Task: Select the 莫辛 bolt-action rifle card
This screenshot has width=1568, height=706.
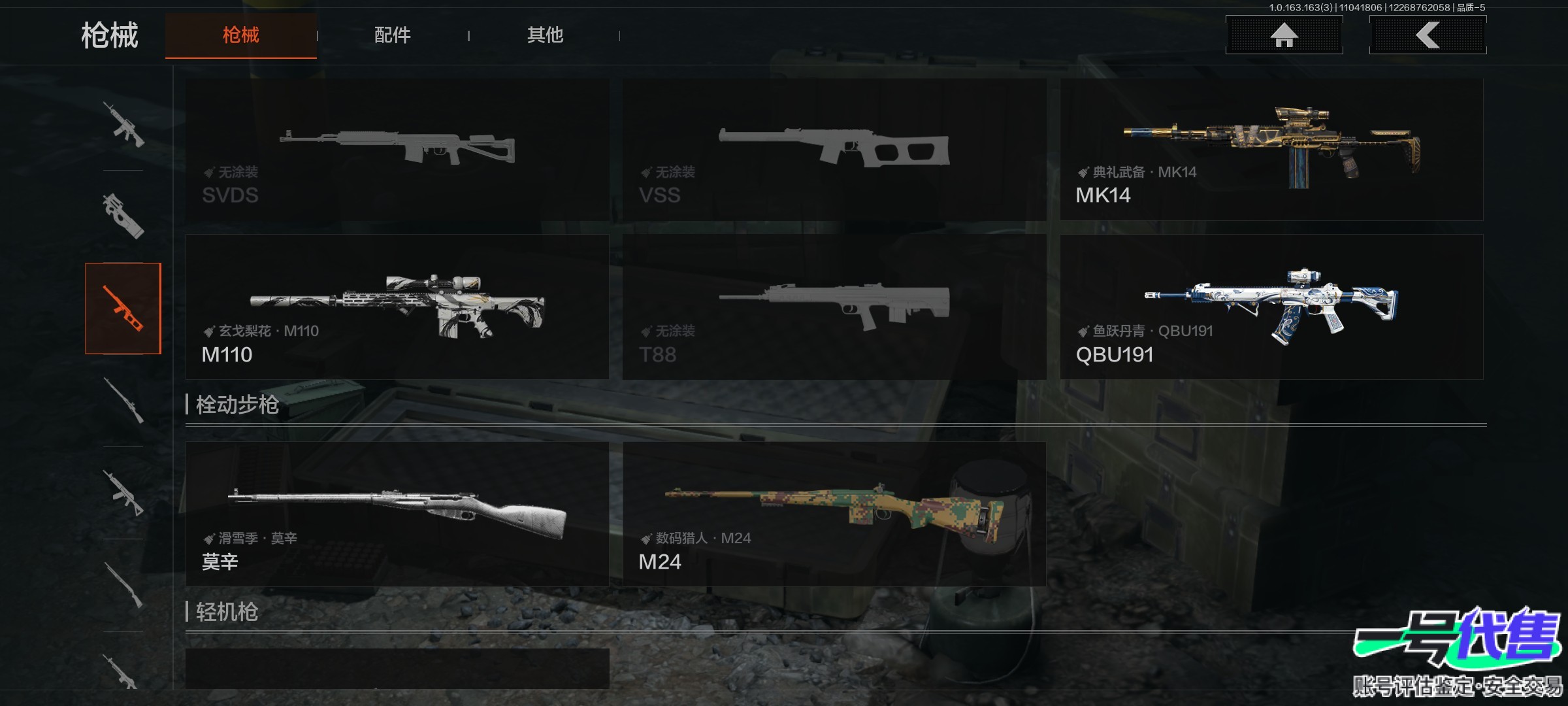Action: (397, 514)
